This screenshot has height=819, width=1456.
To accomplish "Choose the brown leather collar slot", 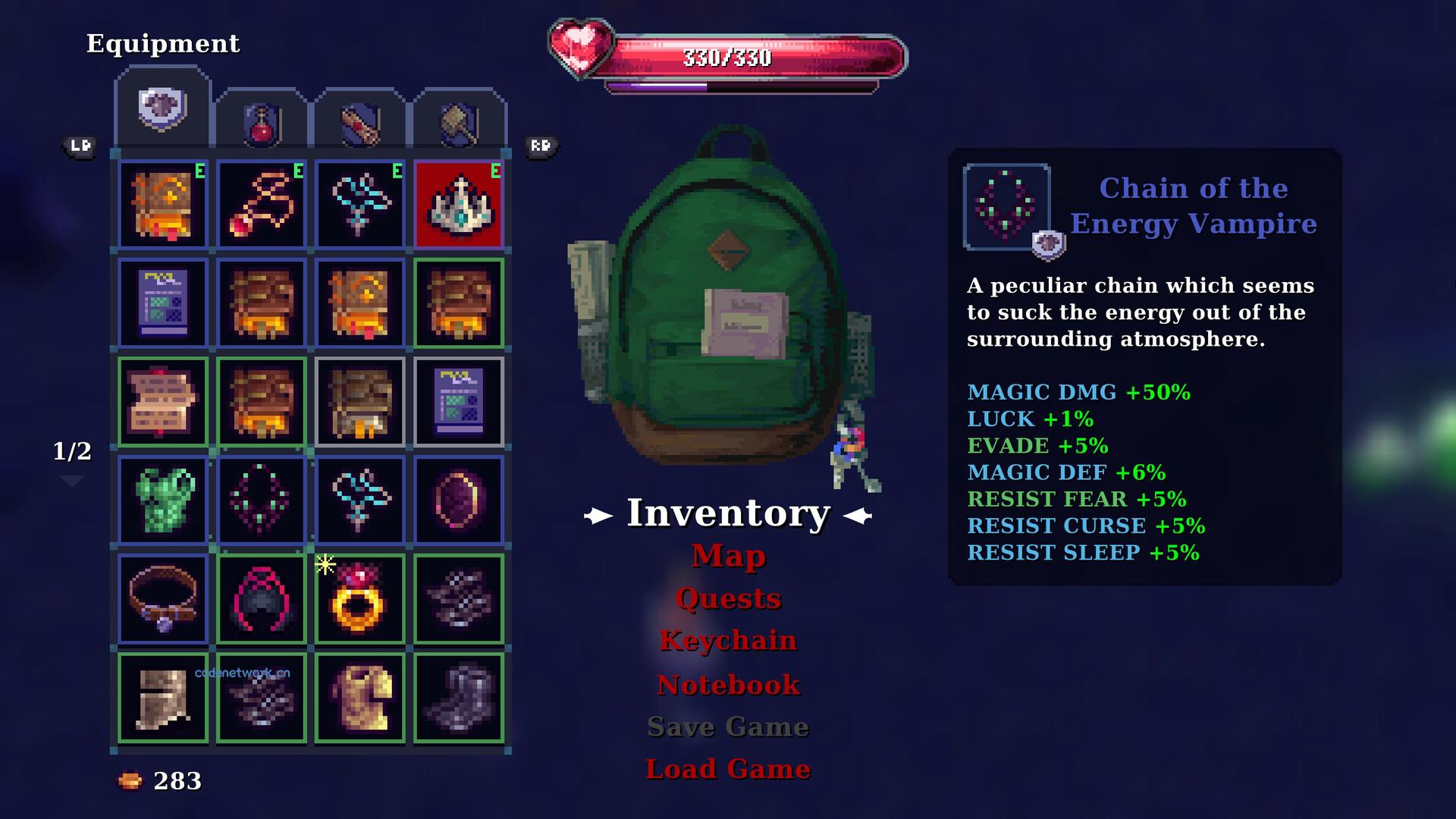I will pyautogui.click(x=163, y=599).
